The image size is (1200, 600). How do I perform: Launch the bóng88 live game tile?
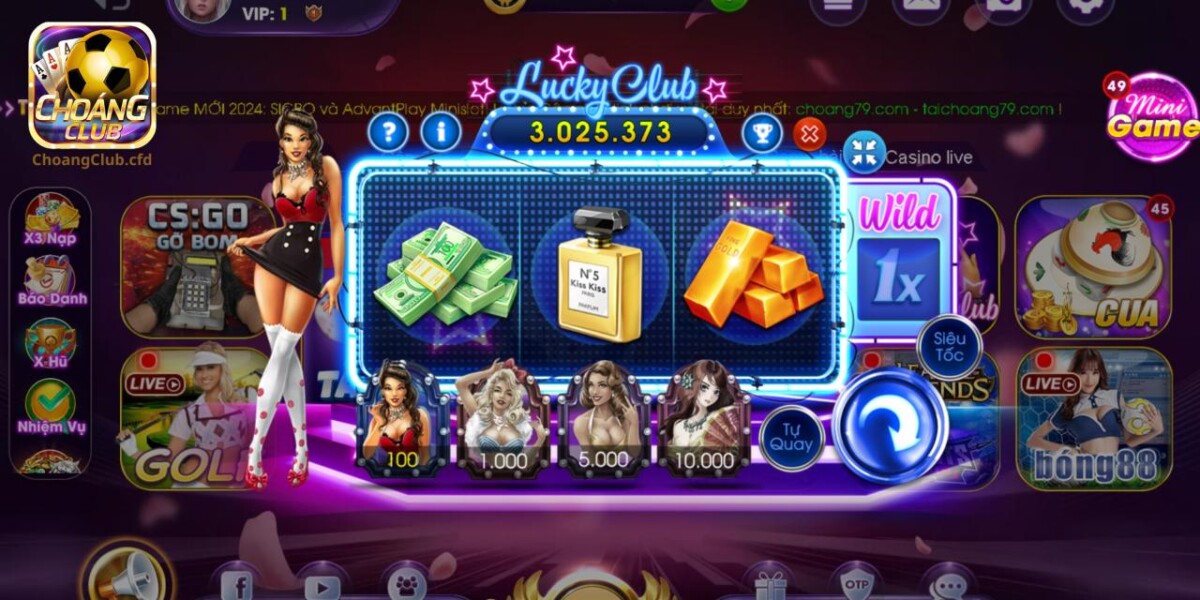(1094, 418)
